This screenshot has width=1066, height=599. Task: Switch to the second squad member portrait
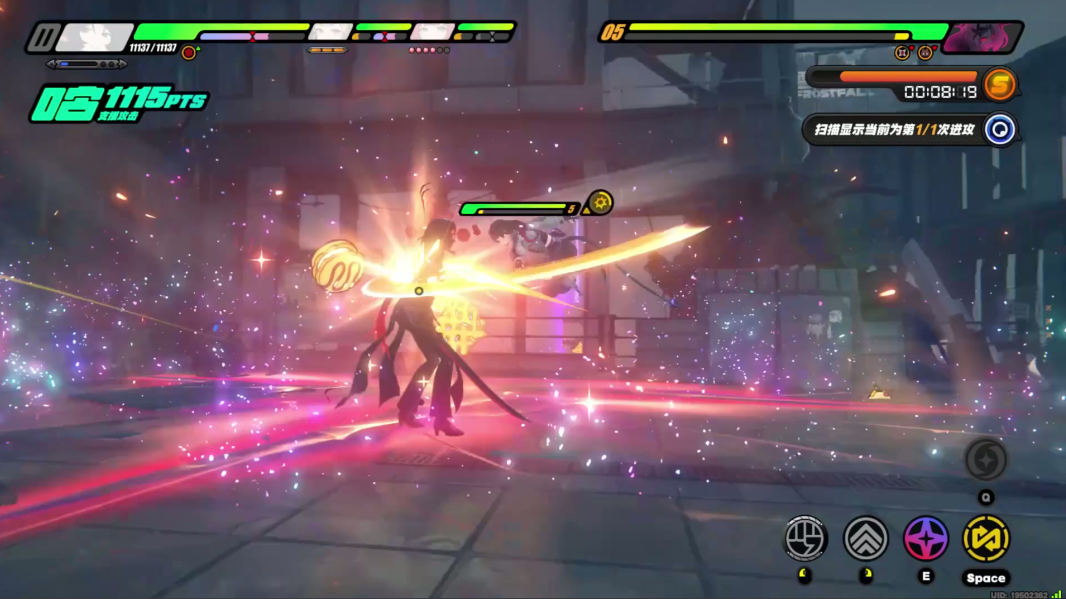click(x=330, y=33)
